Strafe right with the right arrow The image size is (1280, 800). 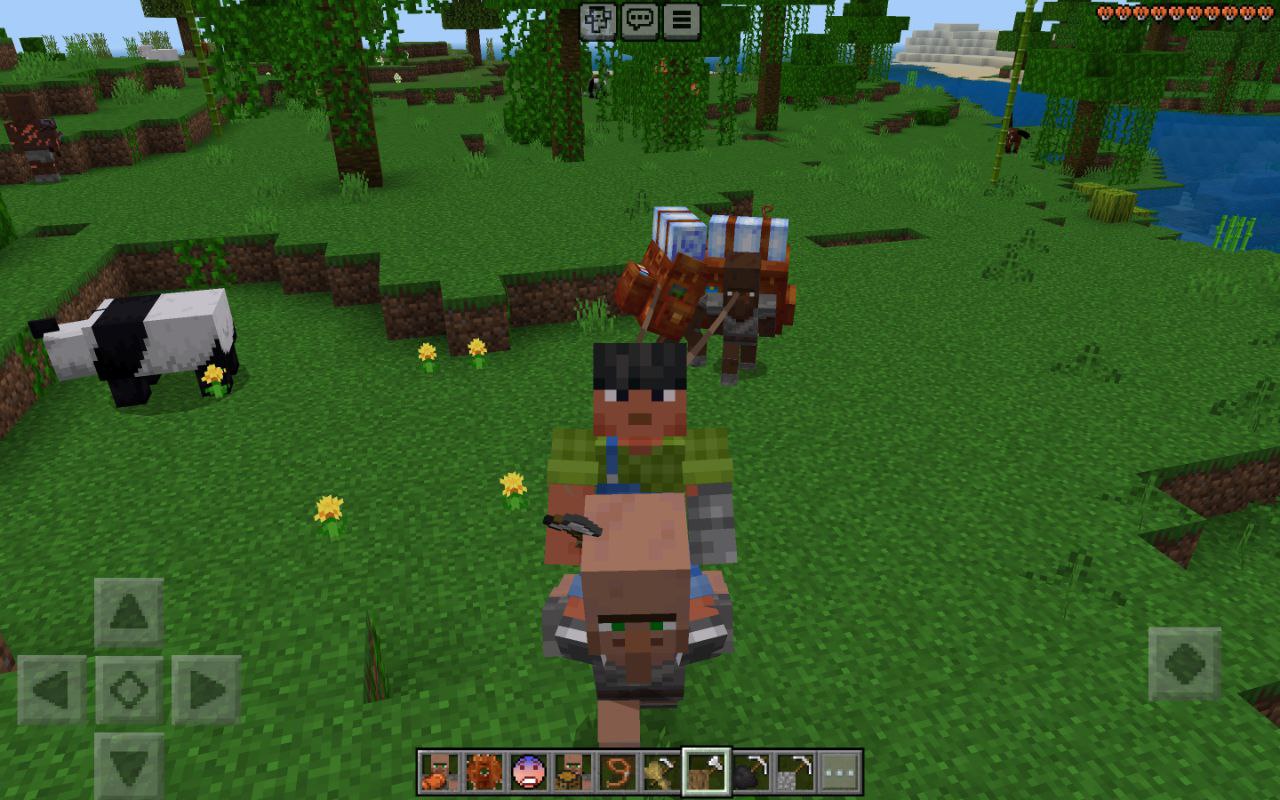click(206, 690)
